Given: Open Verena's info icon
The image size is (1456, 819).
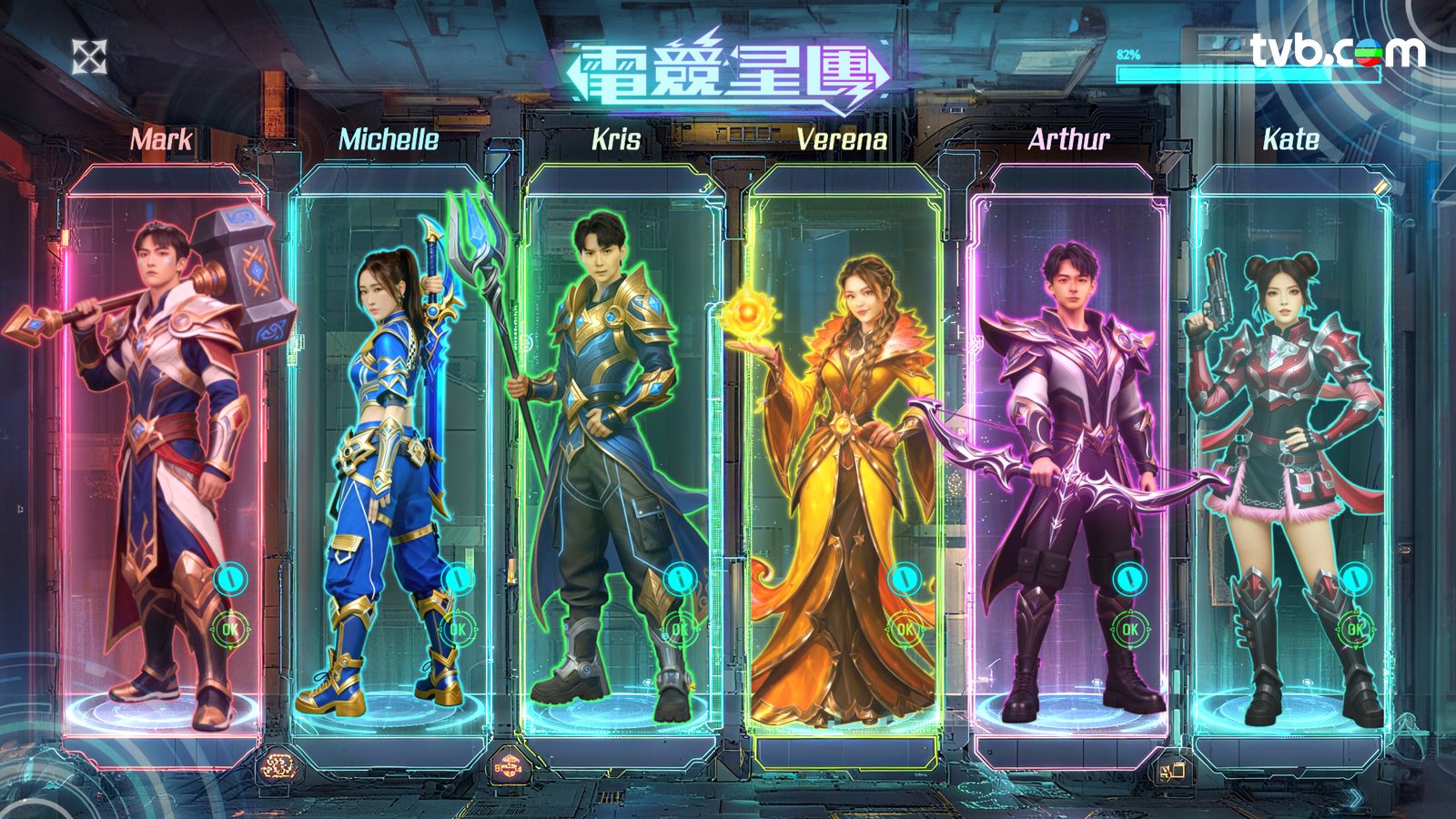Looking at the screenshot, I should (x=905, y=578).
